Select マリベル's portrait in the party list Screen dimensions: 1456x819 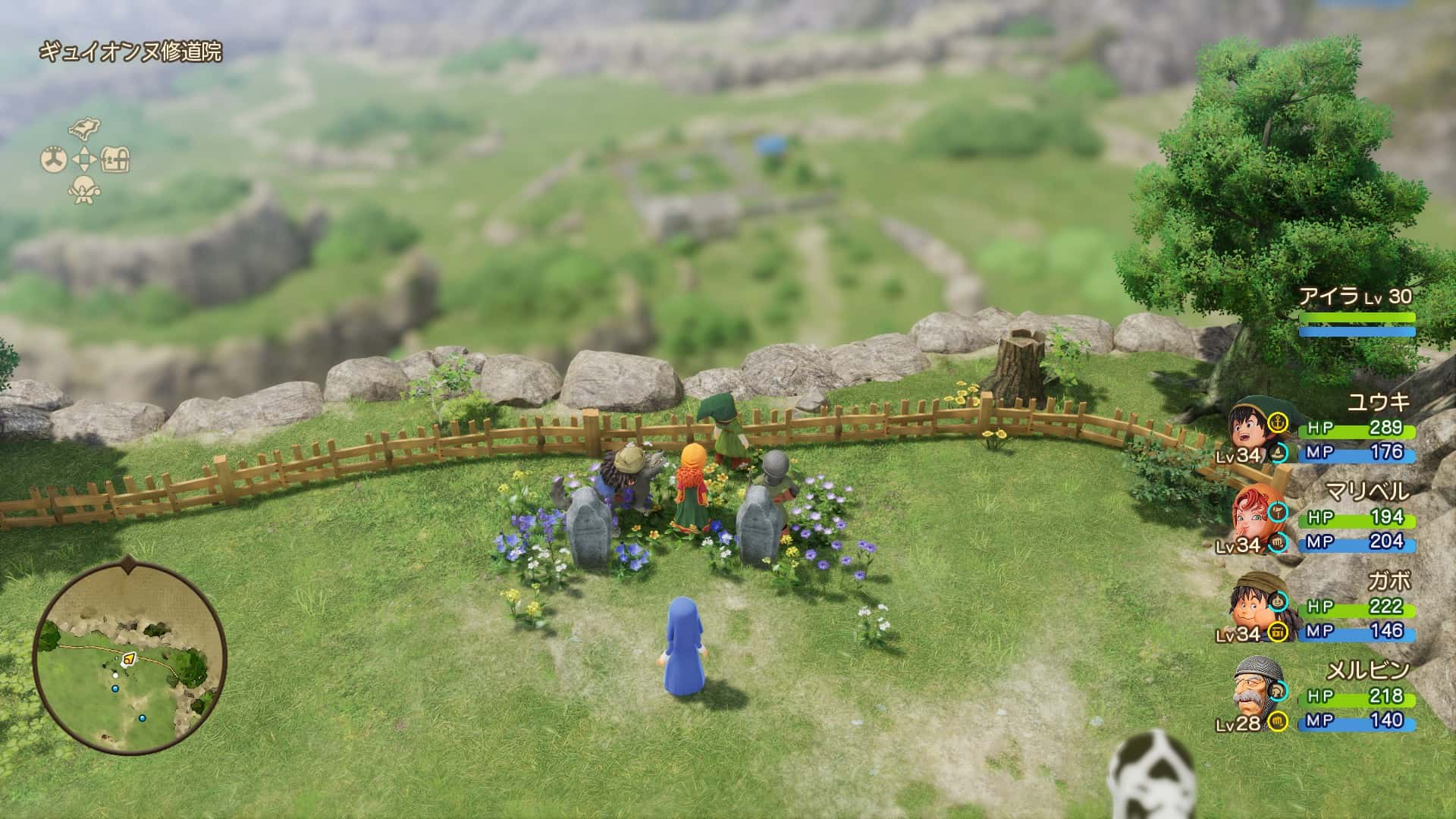coord(1254,520)
